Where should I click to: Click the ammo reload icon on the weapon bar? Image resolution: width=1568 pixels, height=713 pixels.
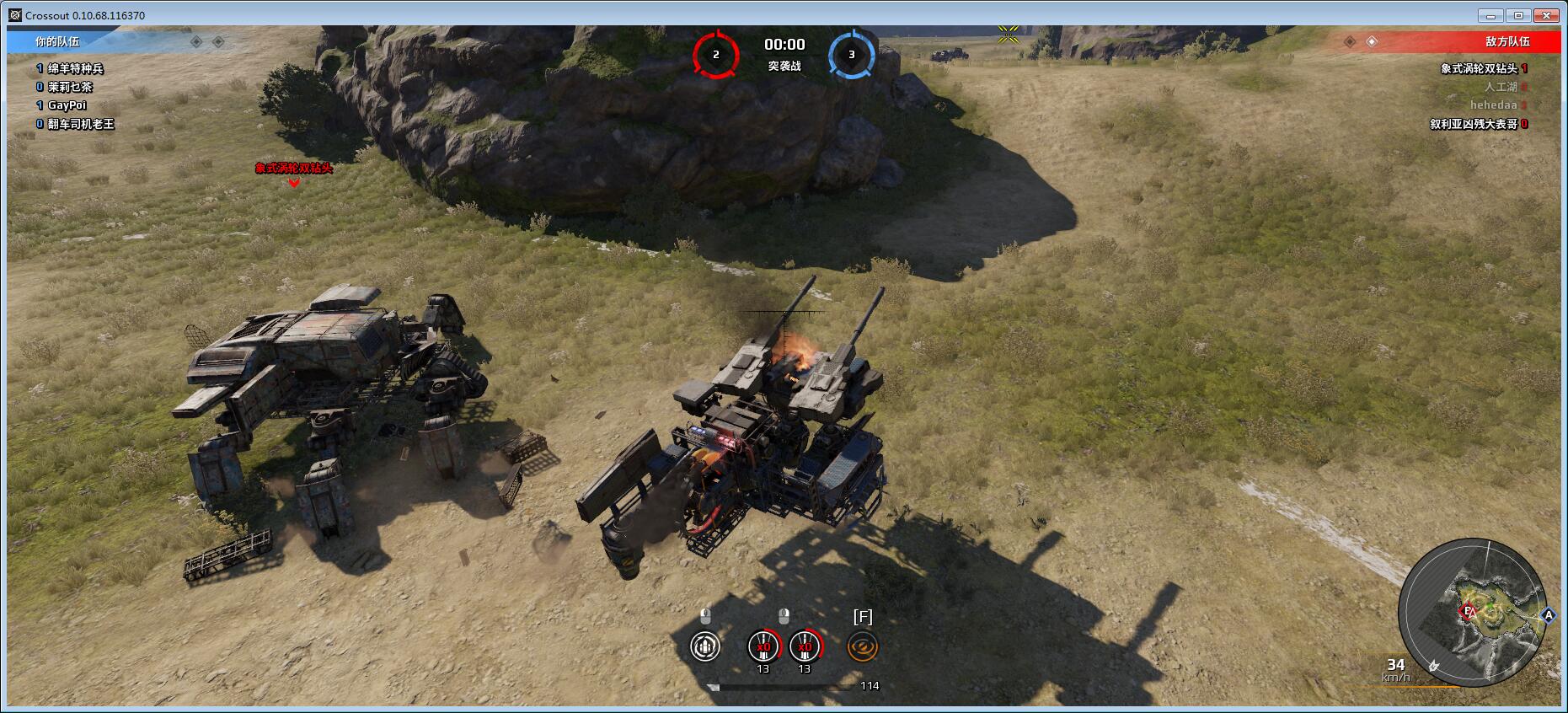point(704,646)
